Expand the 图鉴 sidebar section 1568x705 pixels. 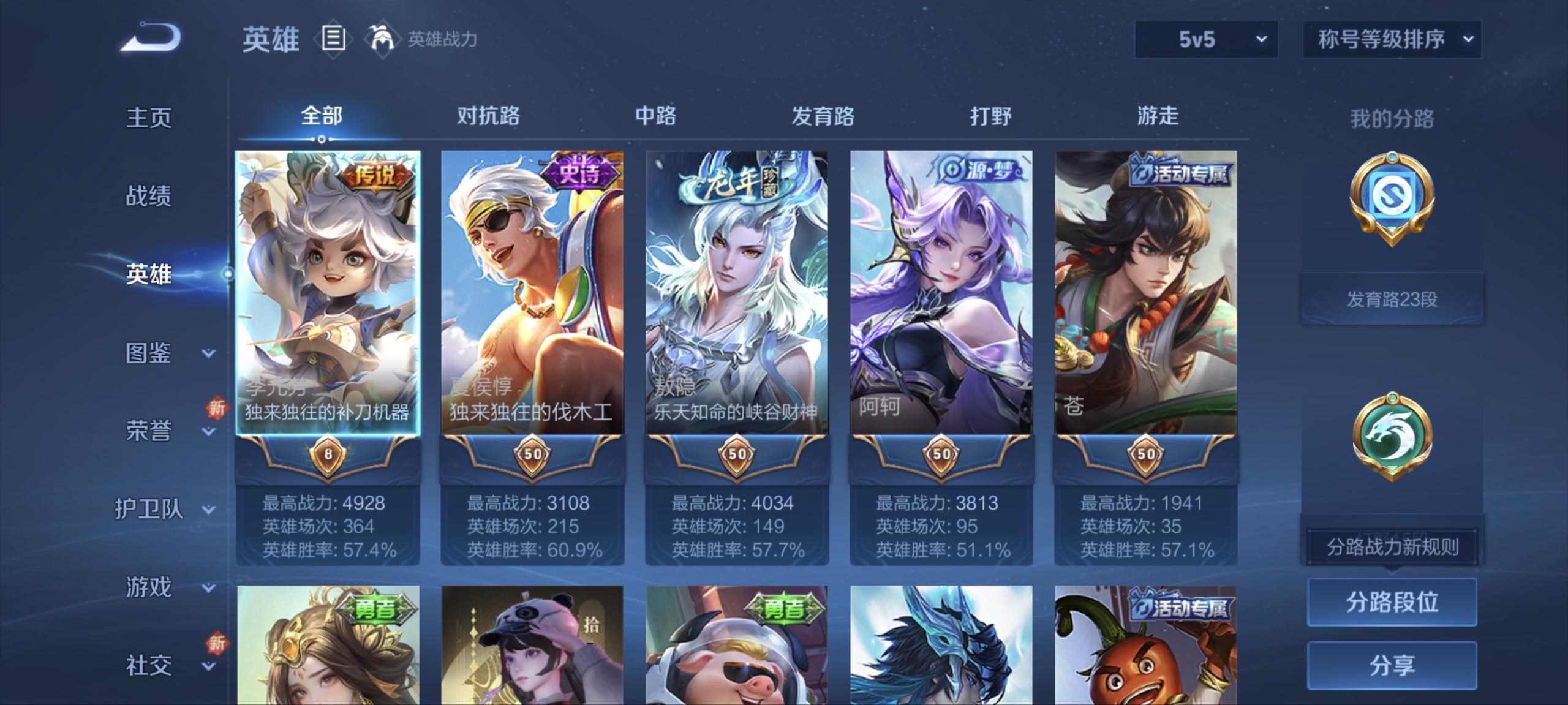click(149, 353)
